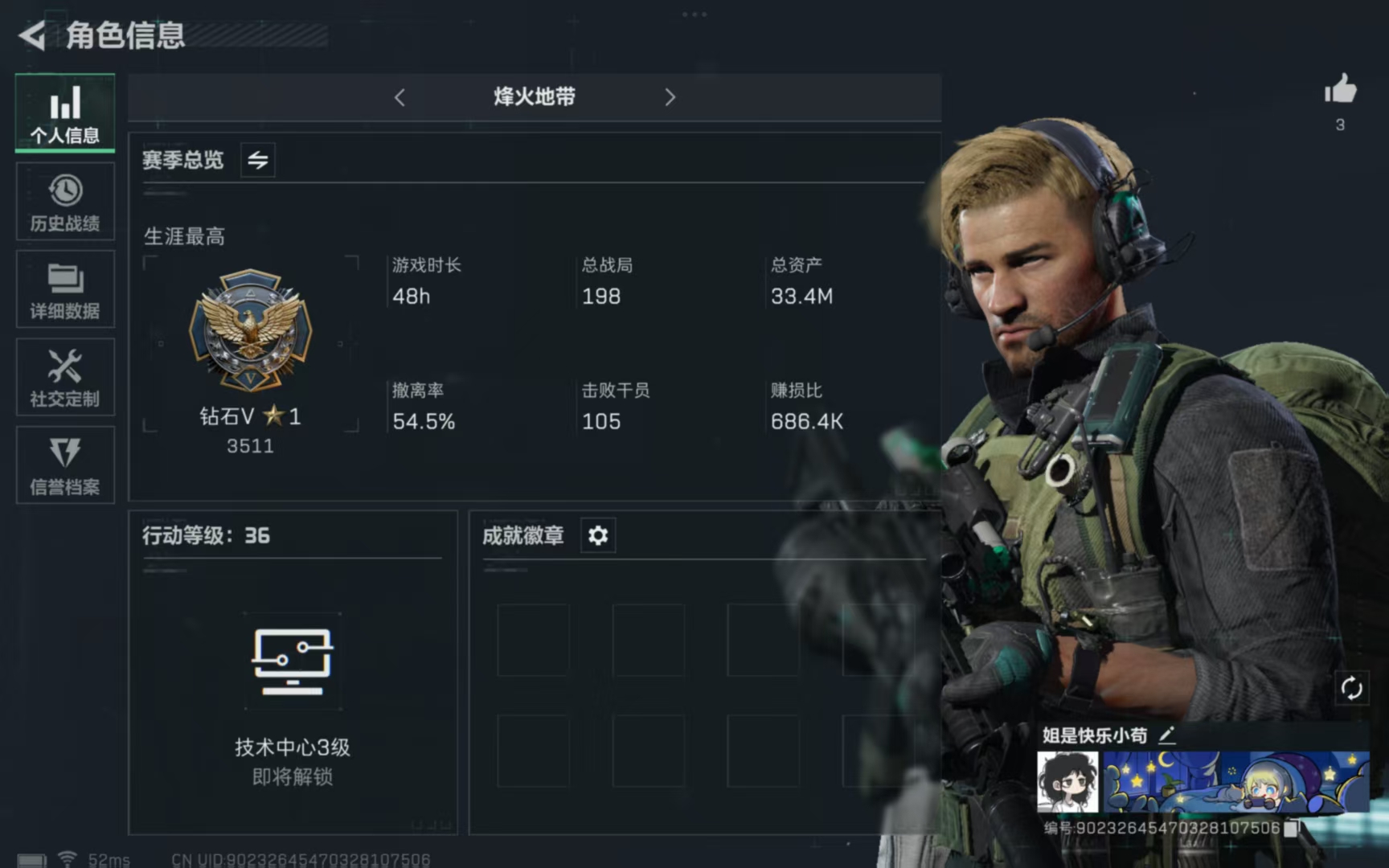Give a thumbs-up like to this profile

click(x=1341, y=90)
